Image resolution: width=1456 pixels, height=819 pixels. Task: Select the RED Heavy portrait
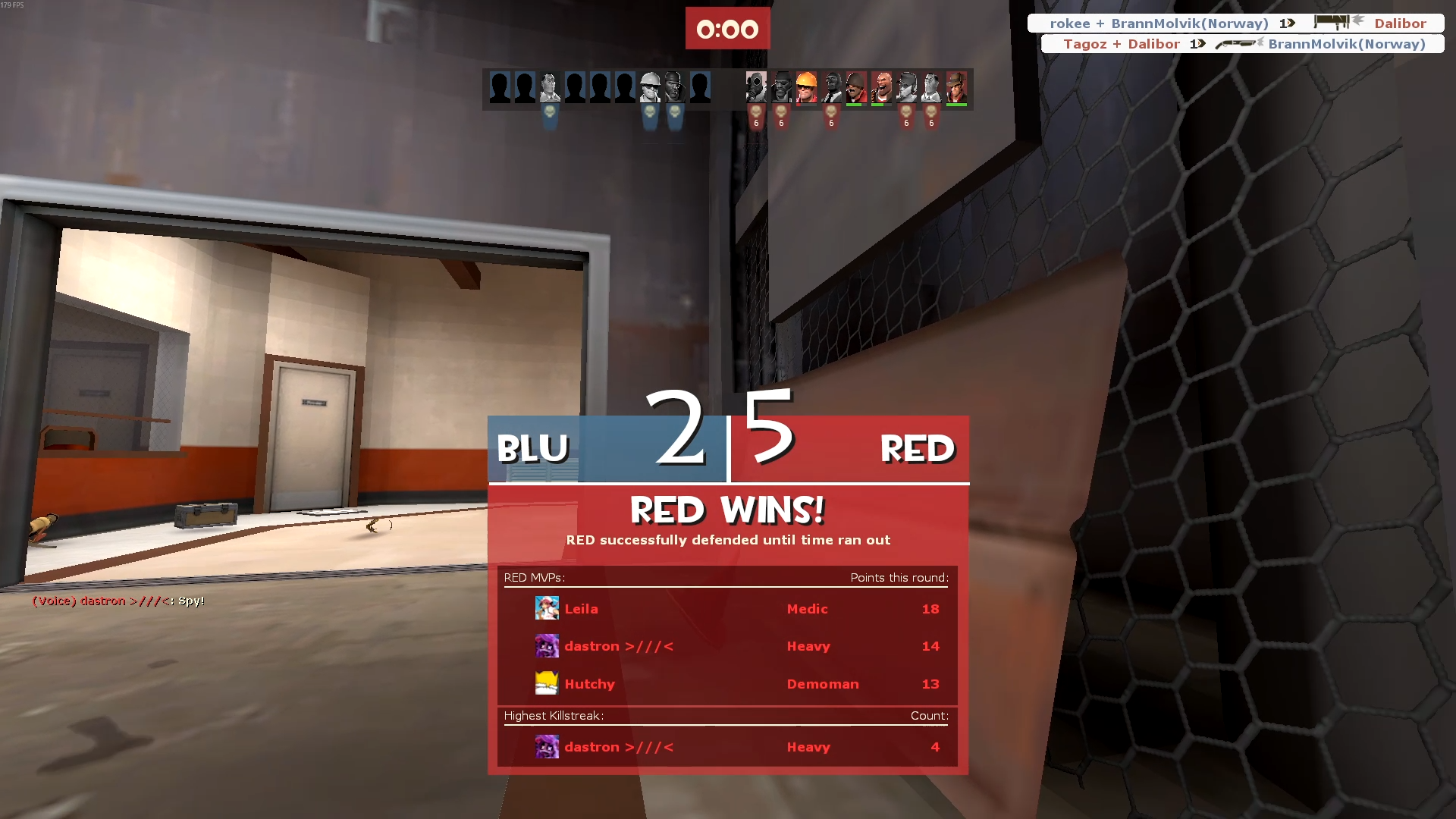[881, 87]
